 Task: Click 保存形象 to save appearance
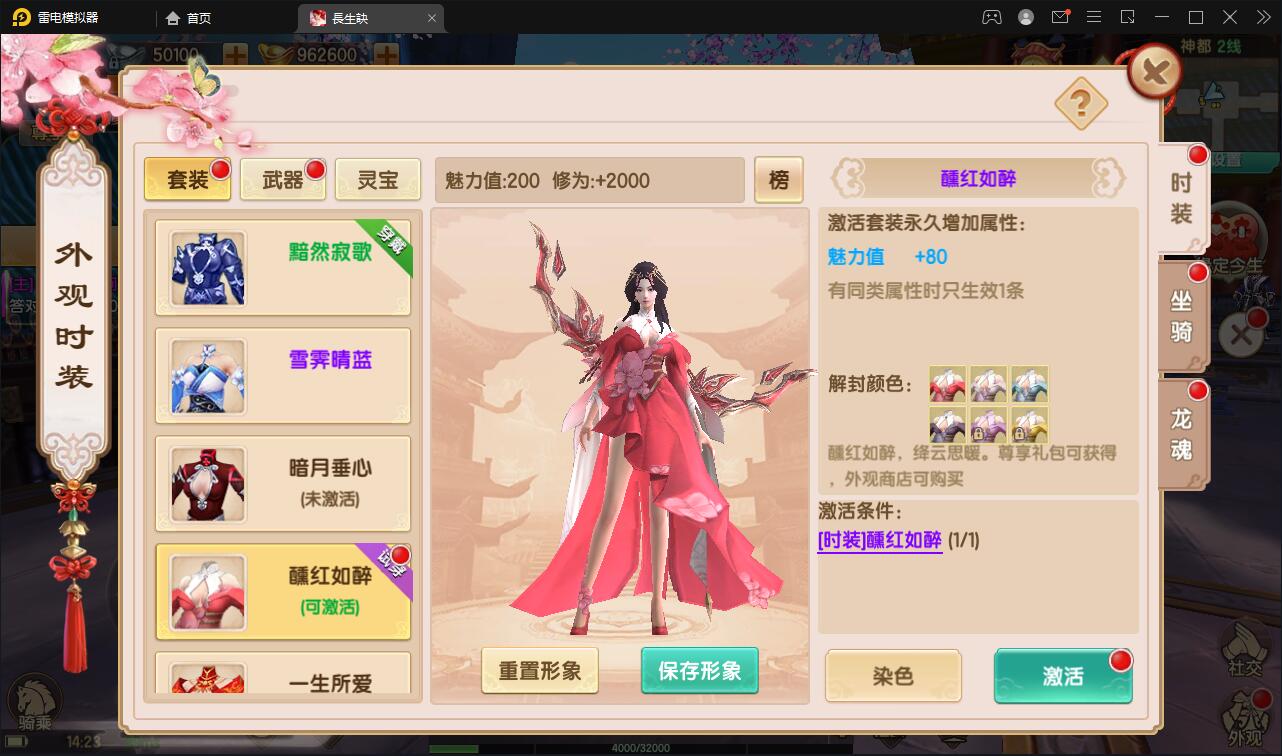coord(699,671)
